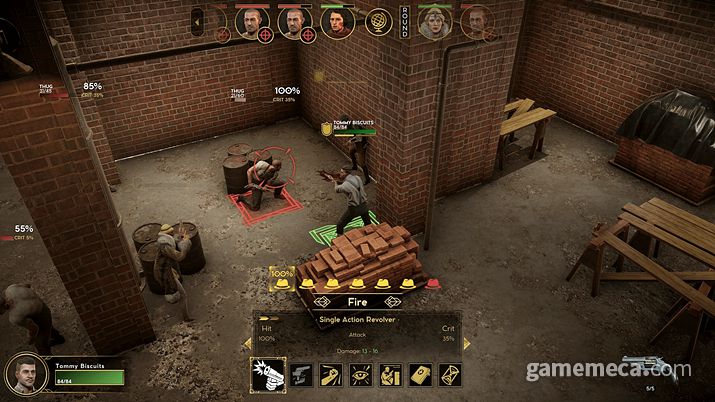Select the dark-haired woman's turn portrait
This screenshot has width=715, height=402.
pos(337,22)
